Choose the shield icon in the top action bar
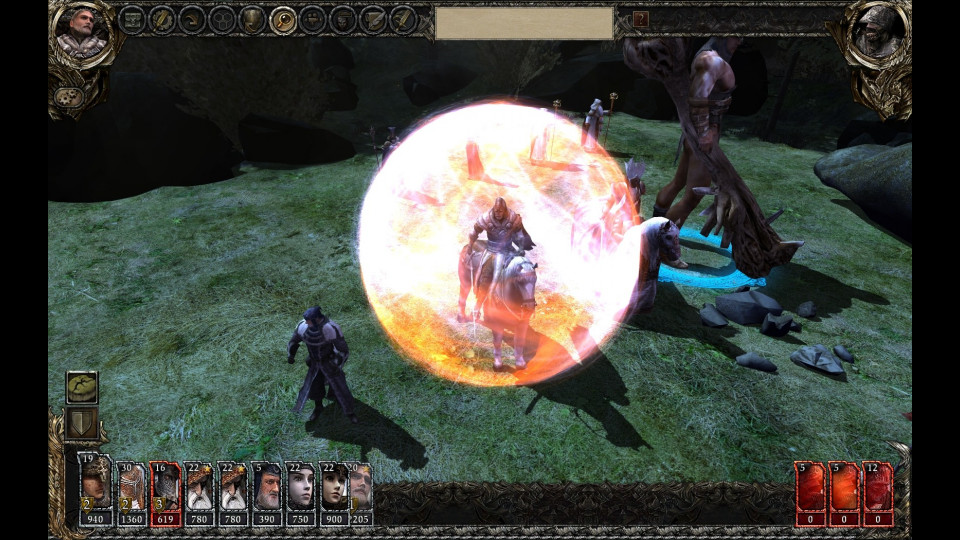The width and height of the screenshot is (960, 540). click(x=253, y=19)
